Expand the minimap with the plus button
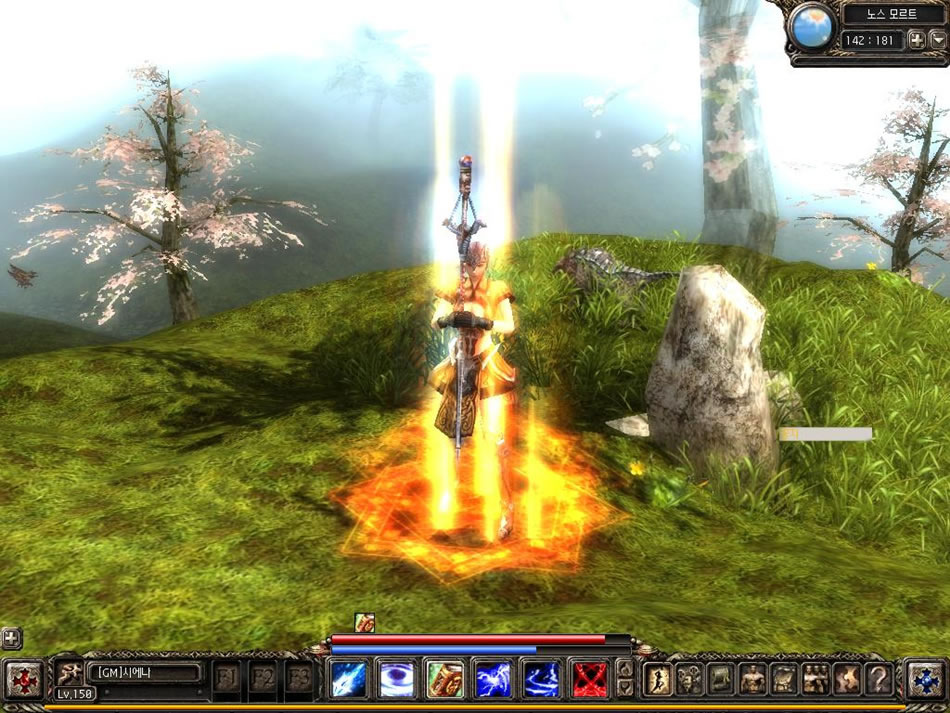Screen dimensions: 950x713 pos(914,41)
